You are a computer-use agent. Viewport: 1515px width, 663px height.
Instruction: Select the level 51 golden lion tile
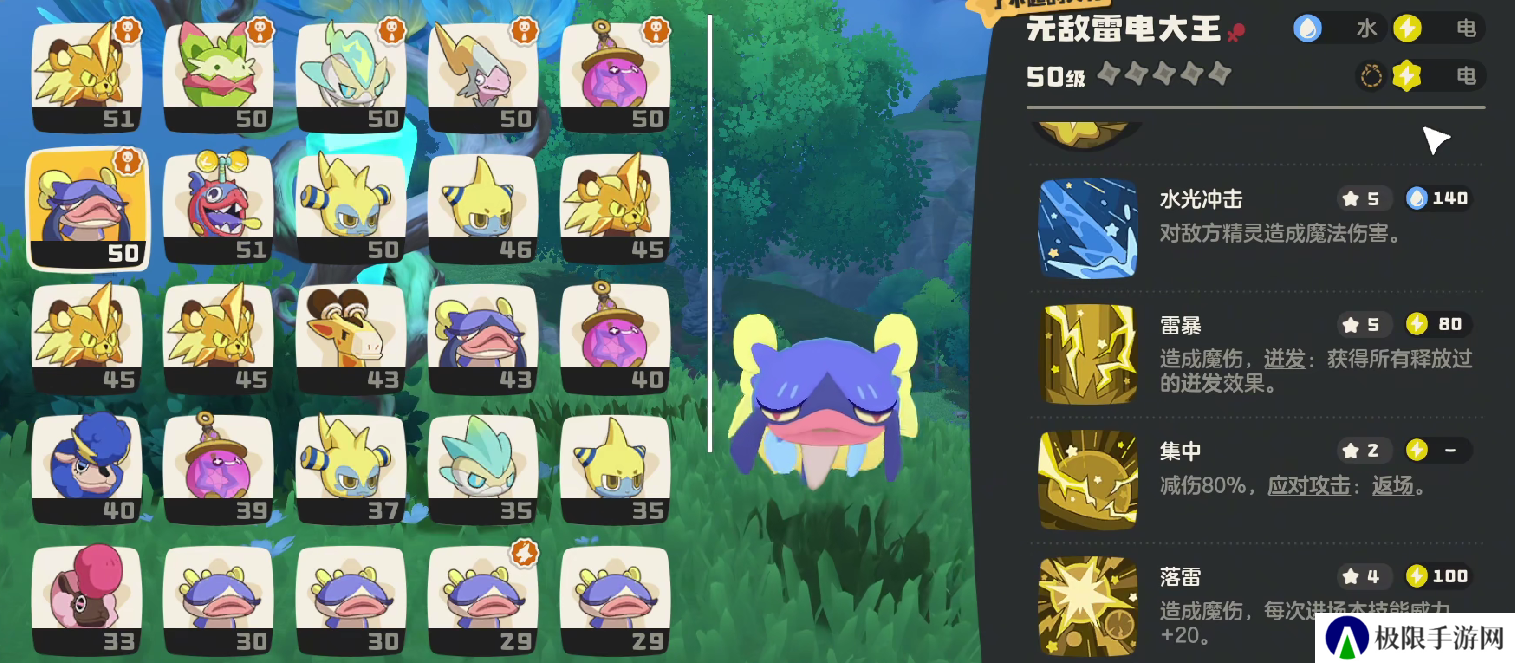(x=87, y=76)
